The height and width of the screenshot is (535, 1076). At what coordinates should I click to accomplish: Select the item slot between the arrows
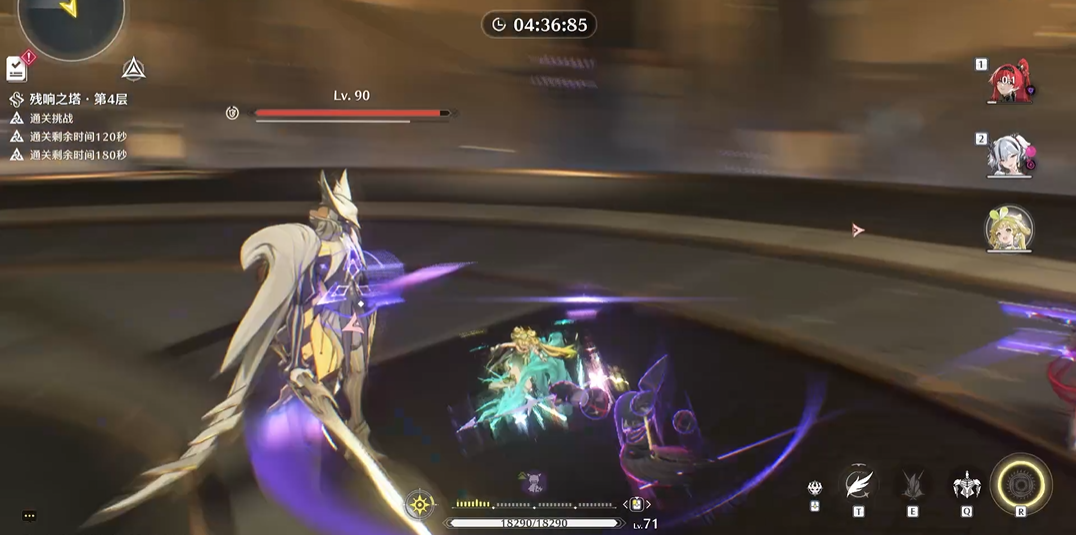(637, 504)
